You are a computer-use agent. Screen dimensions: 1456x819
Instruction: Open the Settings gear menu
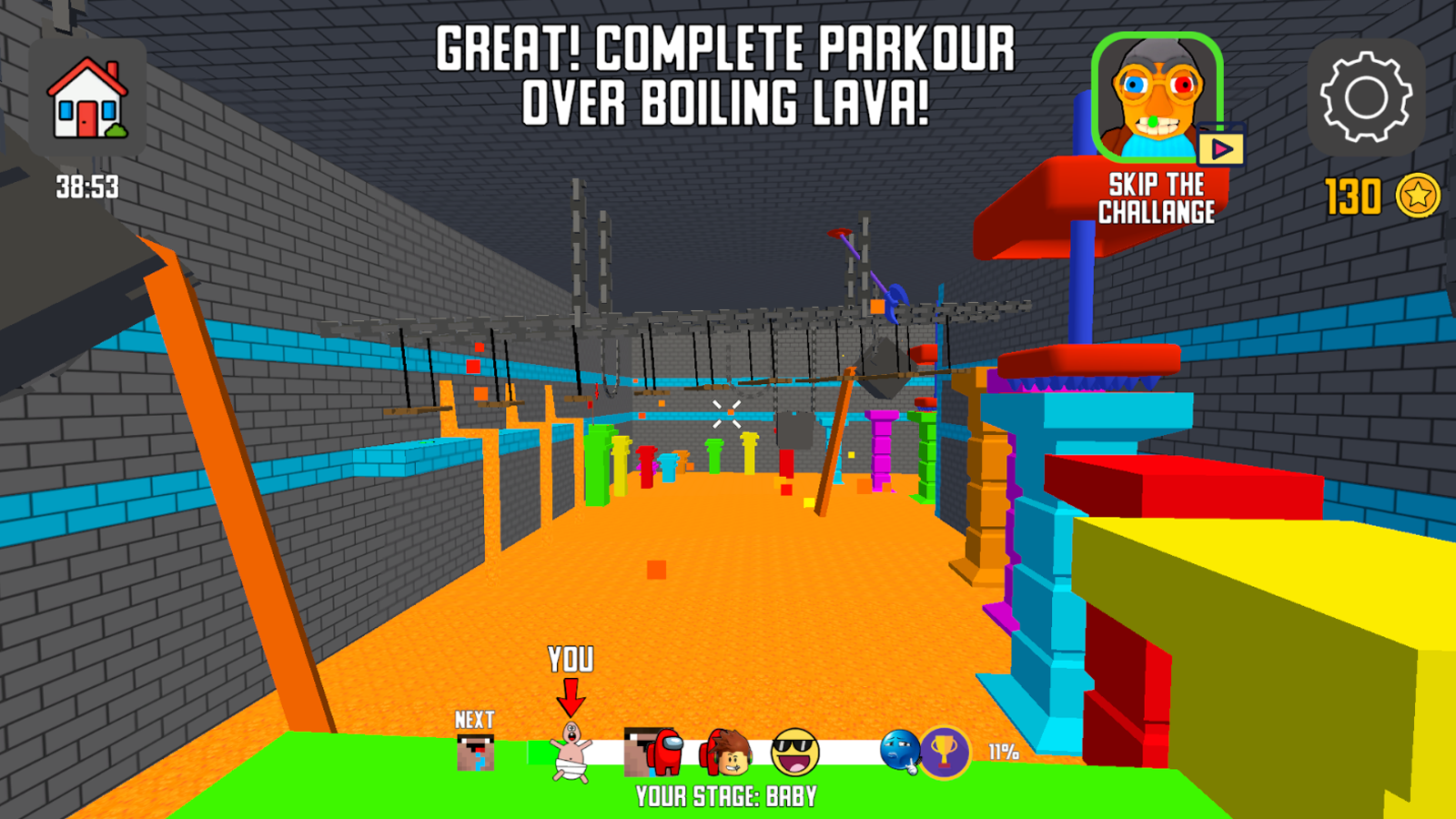pyautogui.click(x=1366, y=96)
